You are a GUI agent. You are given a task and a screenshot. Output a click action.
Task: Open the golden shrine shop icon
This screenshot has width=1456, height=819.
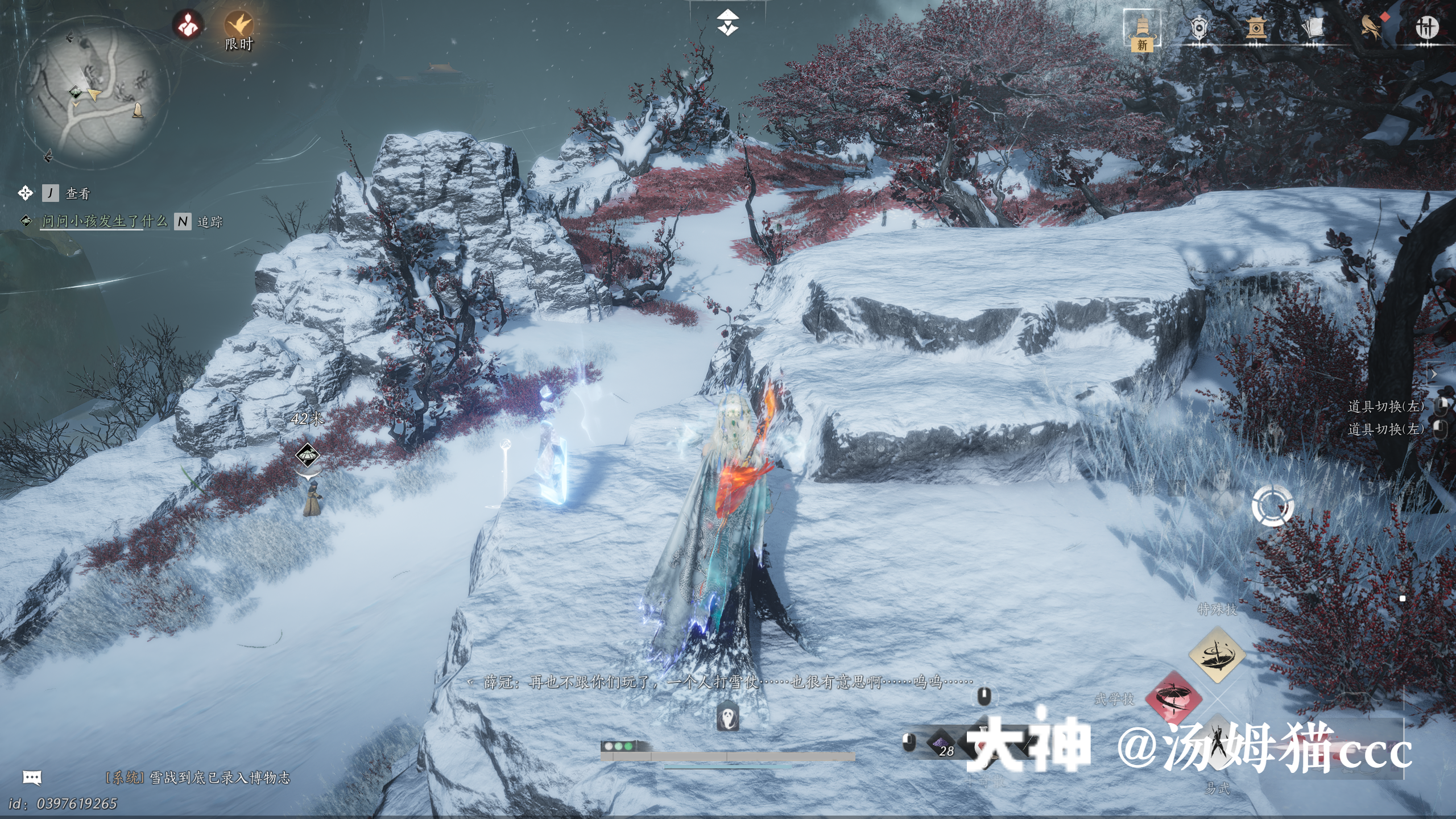[x=1256, y=27]
